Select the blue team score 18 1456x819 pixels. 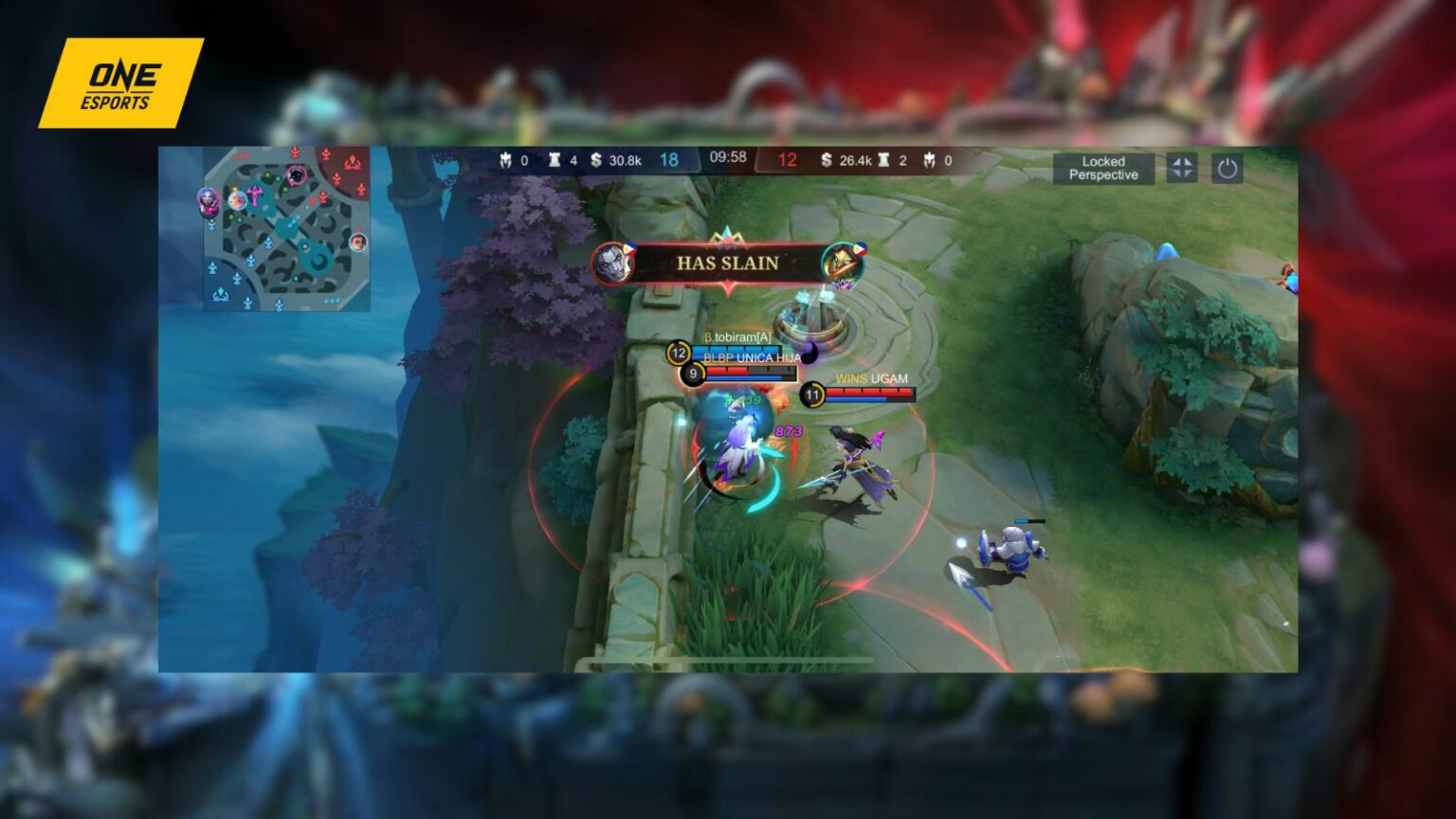(x=669, y=160)
